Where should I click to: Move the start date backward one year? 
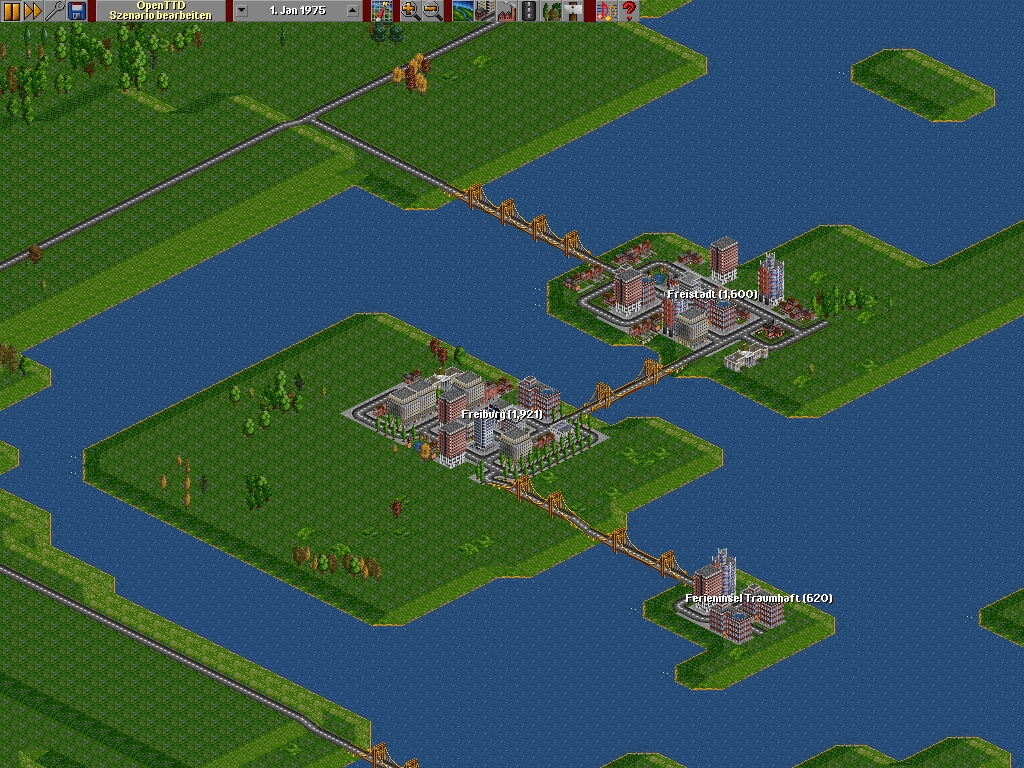pos(242,11)
